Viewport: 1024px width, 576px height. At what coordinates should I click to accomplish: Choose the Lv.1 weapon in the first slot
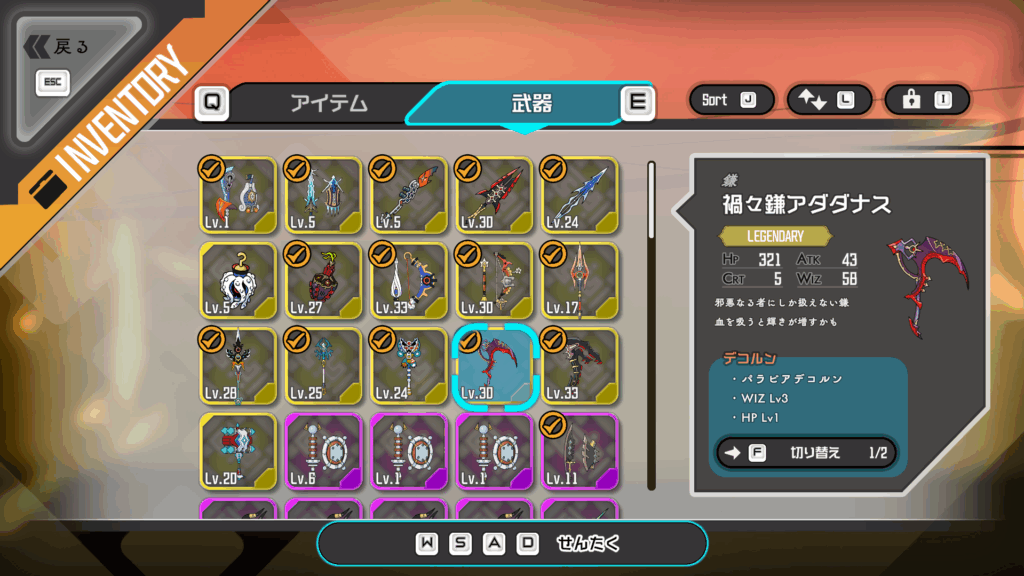click(x=238, y=195)
